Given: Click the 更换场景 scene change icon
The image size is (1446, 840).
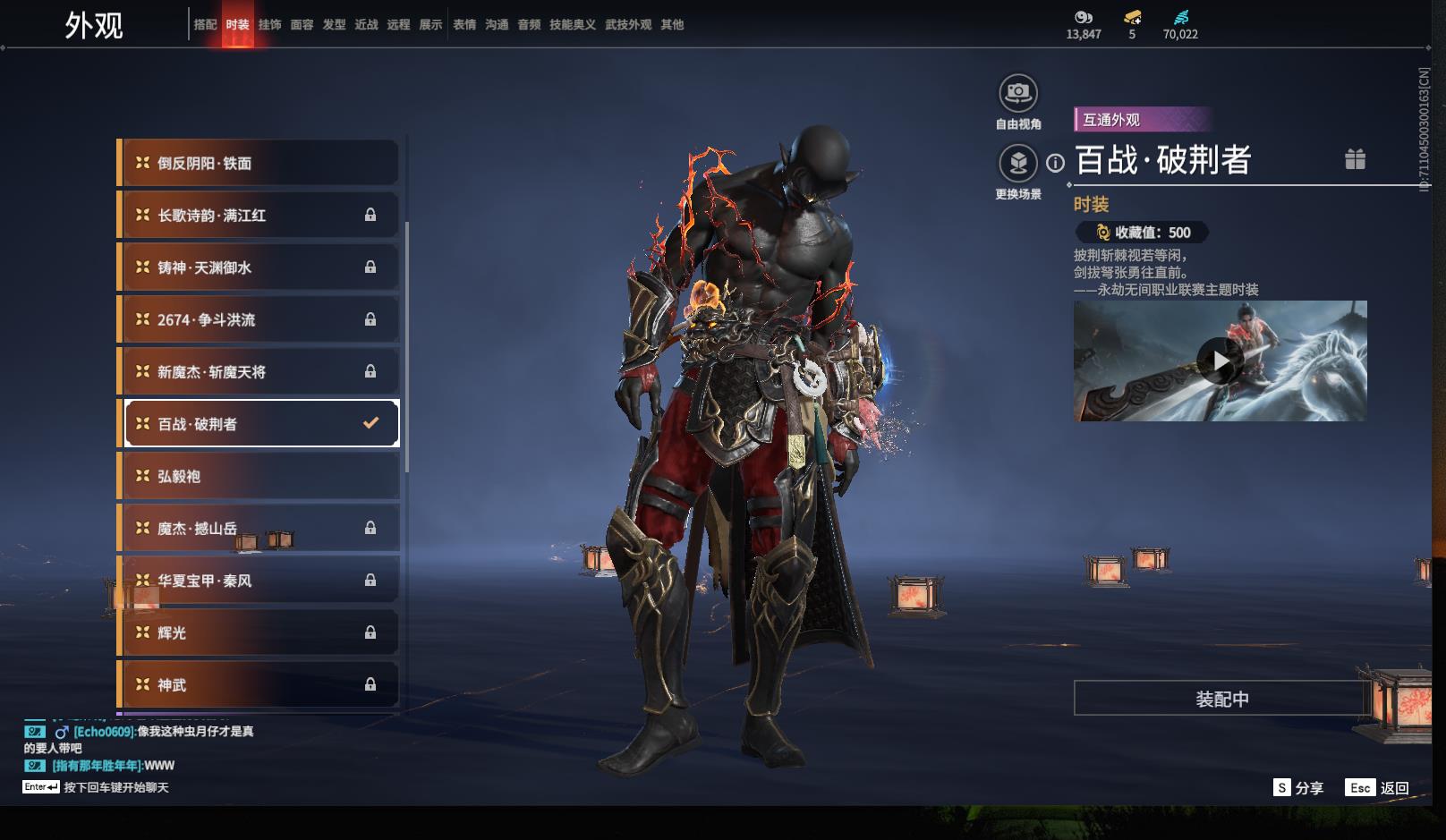Looking at the screenshot, I should [x=1017, y=164].
